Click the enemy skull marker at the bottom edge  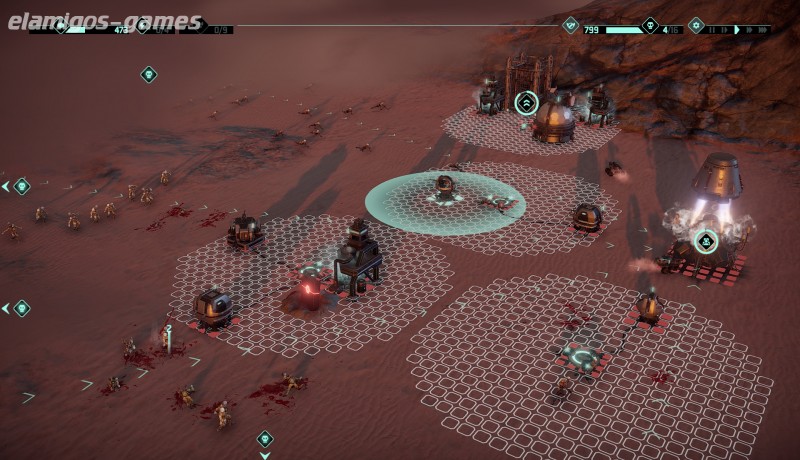[x=265, y=438]
